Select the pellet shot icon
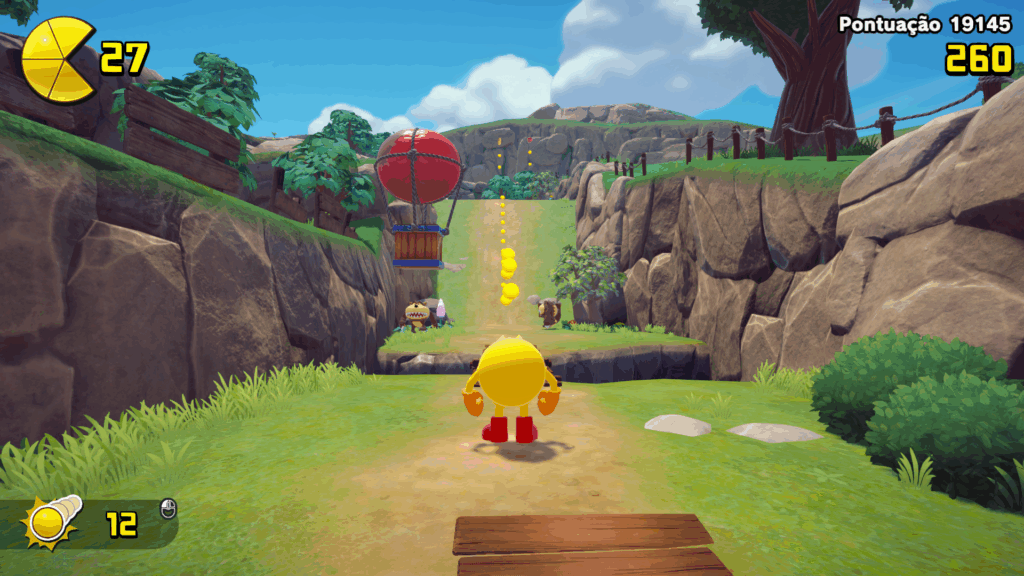Image resolution: width=1024 pixels, height=576 pixels. [52, 522]
